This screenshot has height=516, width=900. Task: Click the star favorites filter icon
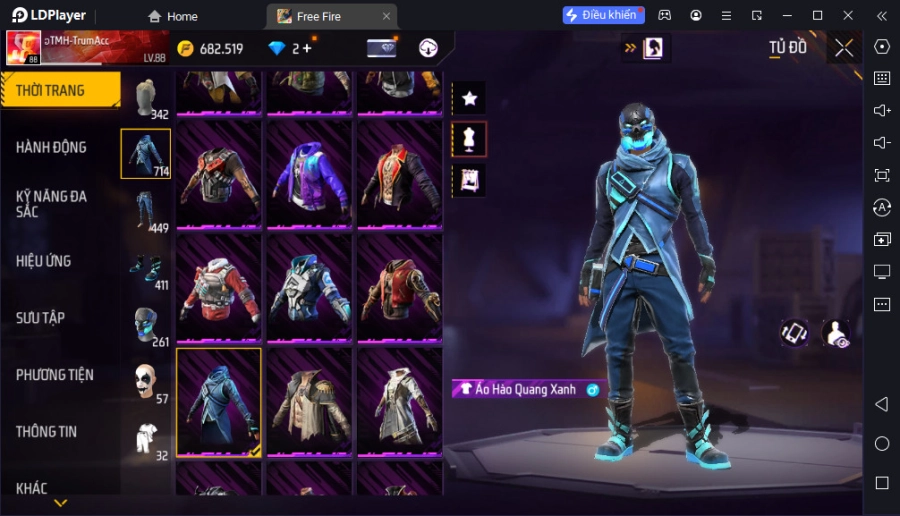point(469,98)
